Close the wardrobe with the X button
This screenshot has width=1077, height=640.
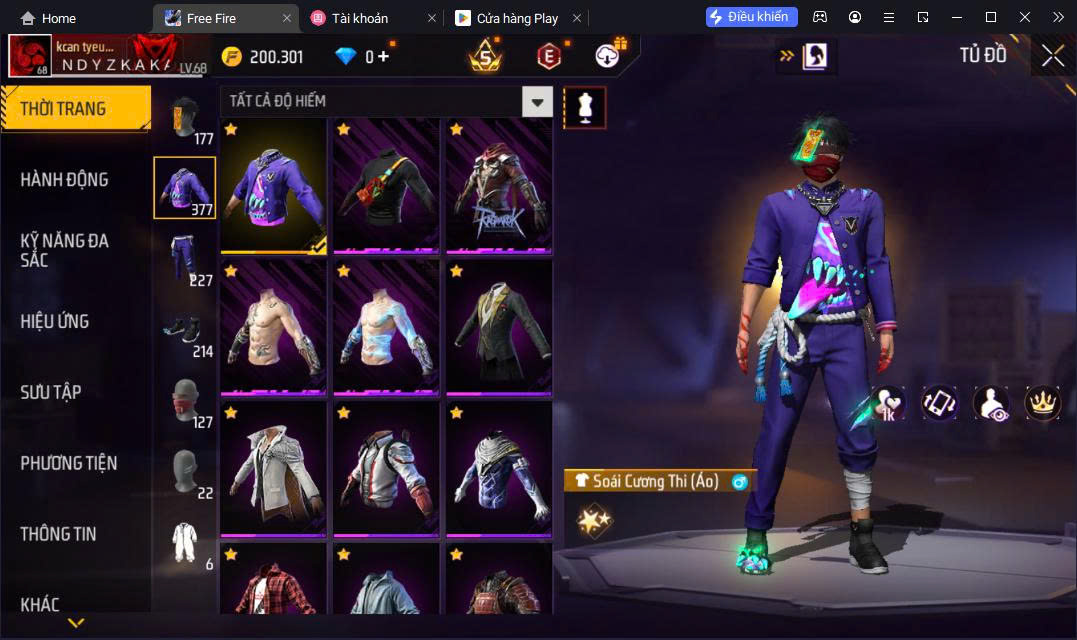(1052, 56)
